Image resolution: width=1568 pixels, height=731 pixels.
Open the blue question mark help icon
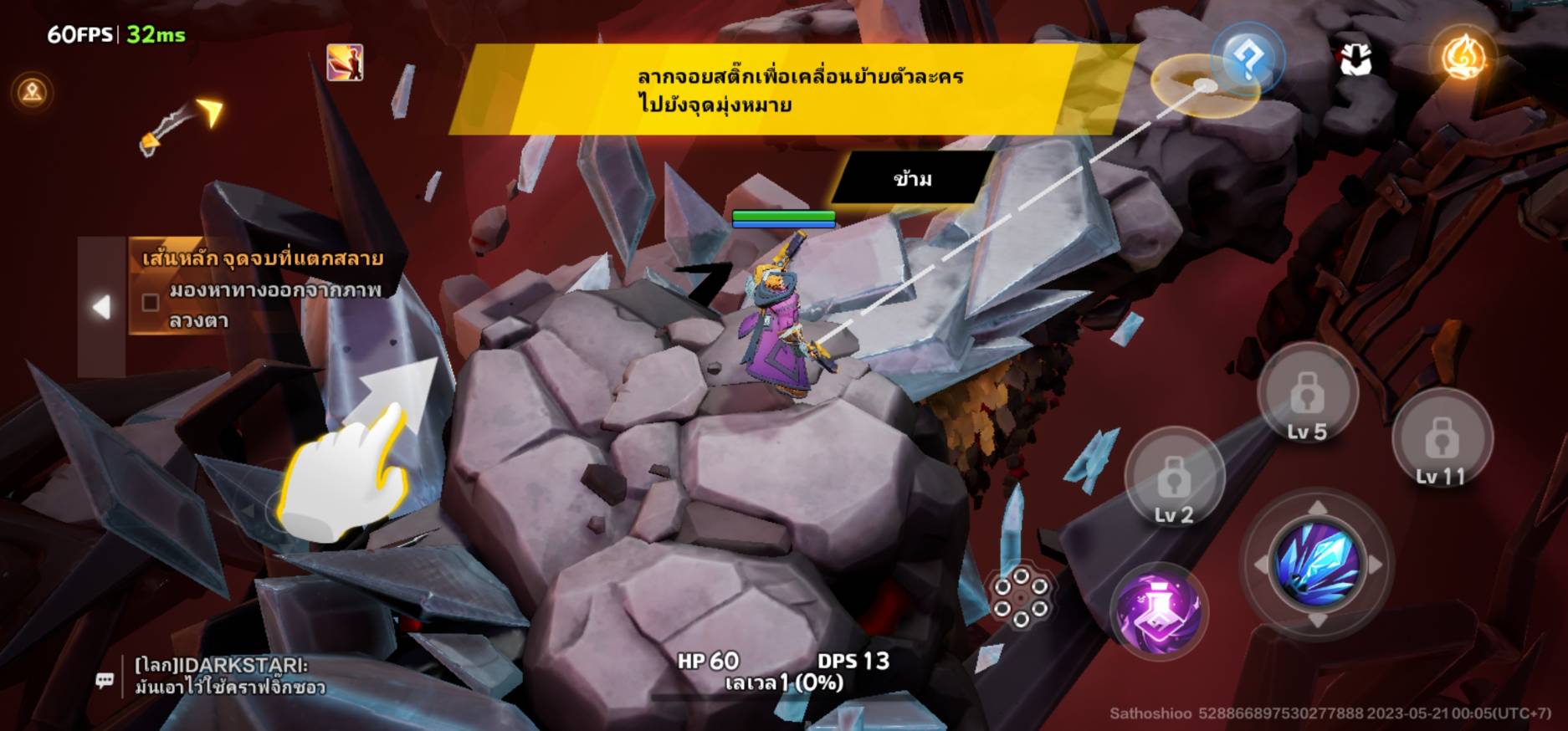click(x=1247, y=59)
